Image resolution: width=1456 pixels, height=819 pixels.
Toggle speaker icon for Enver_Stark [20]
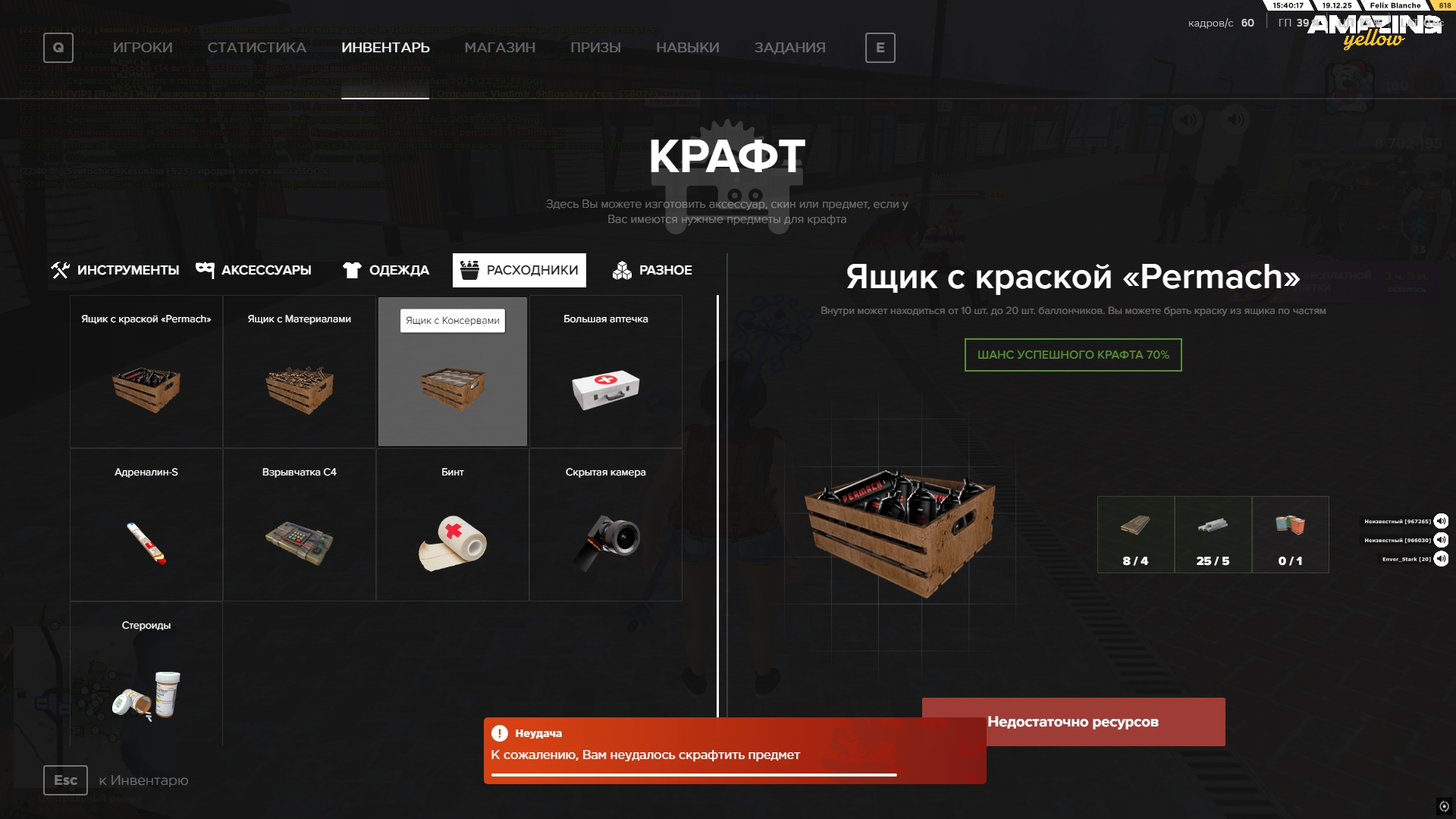click(1440, 558)
